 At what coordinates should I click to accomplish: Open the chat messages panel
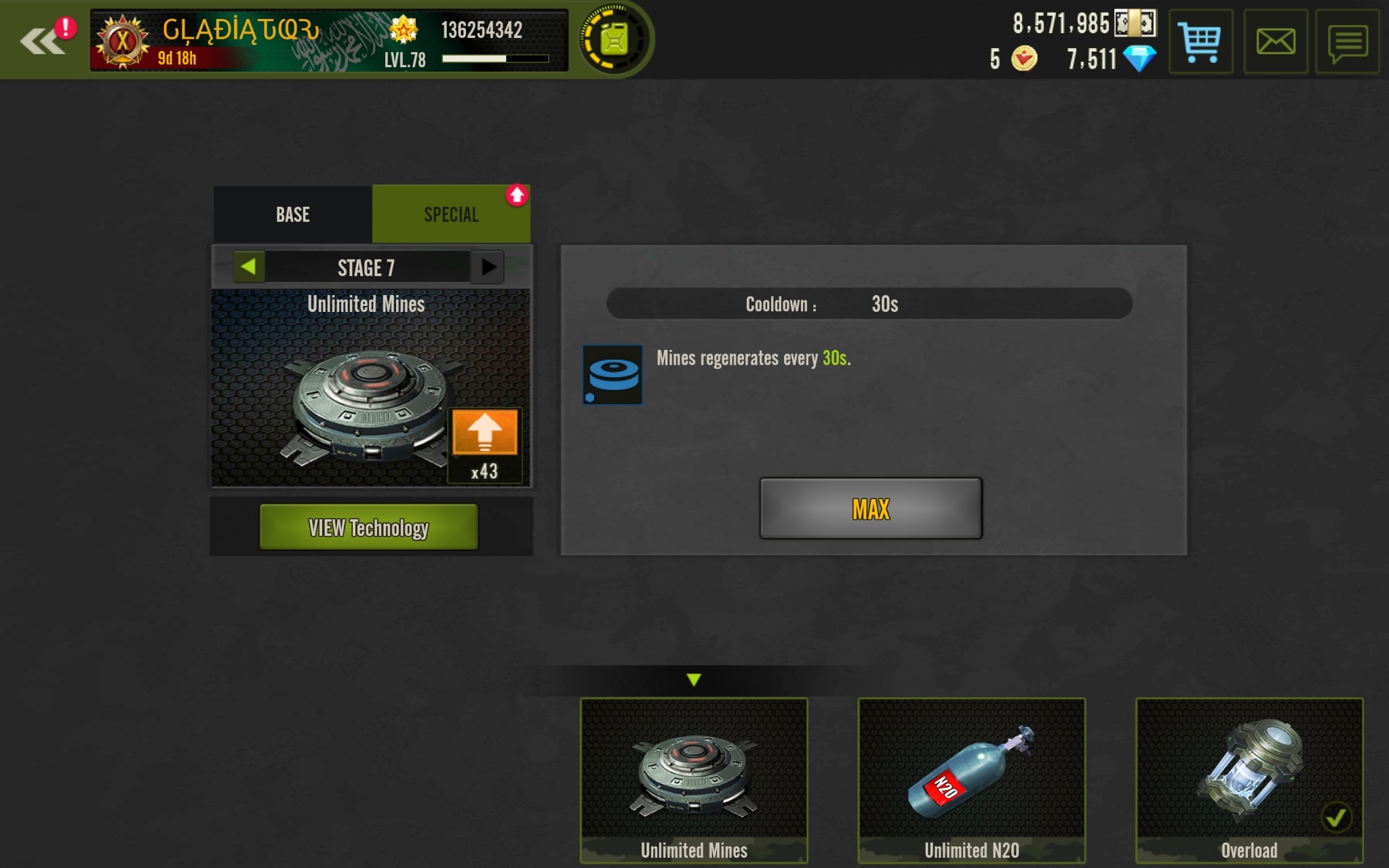tap(1347, 41)
